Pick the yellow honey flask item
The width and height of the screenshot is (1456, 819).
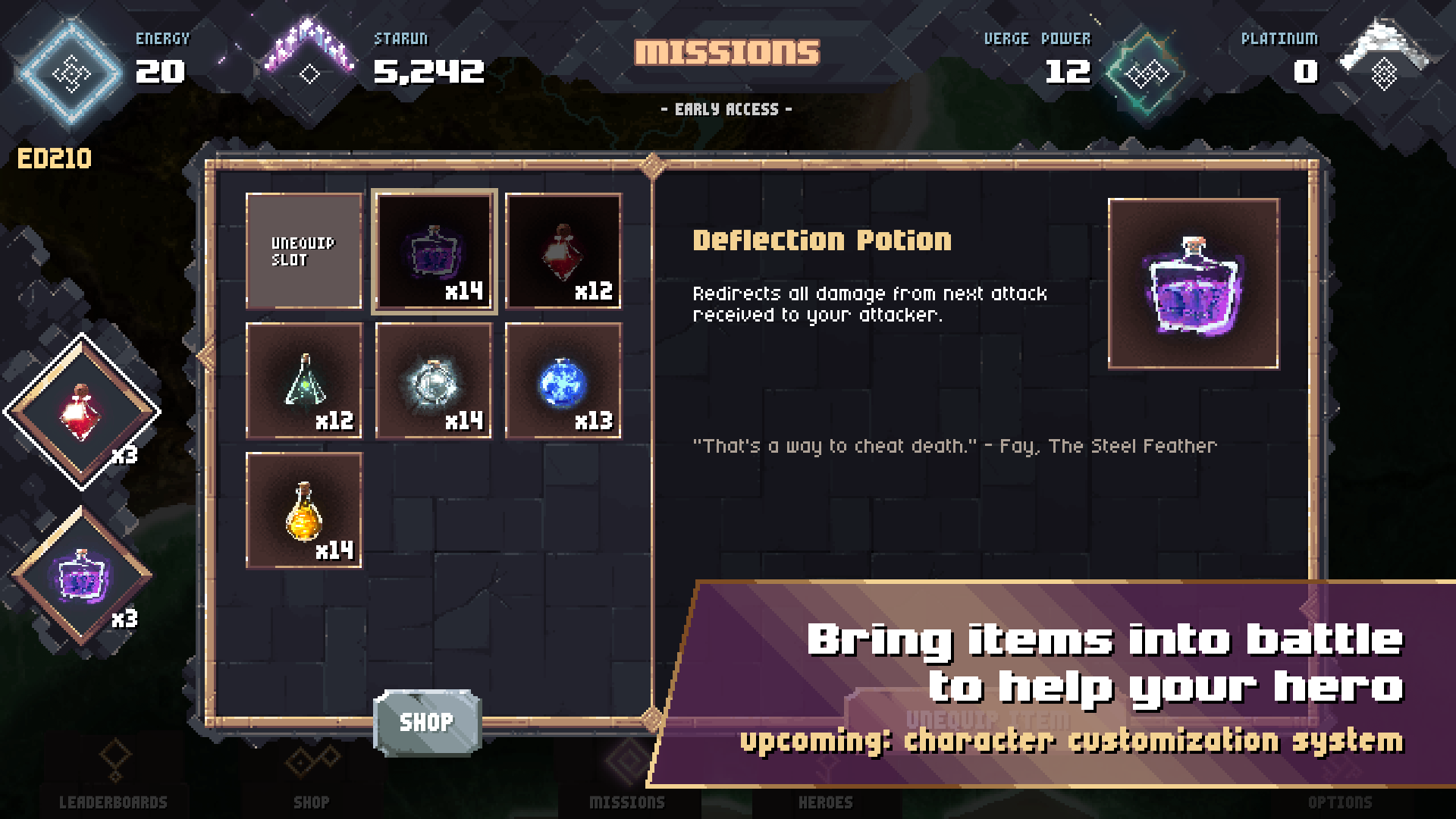[x=303, y=510]
